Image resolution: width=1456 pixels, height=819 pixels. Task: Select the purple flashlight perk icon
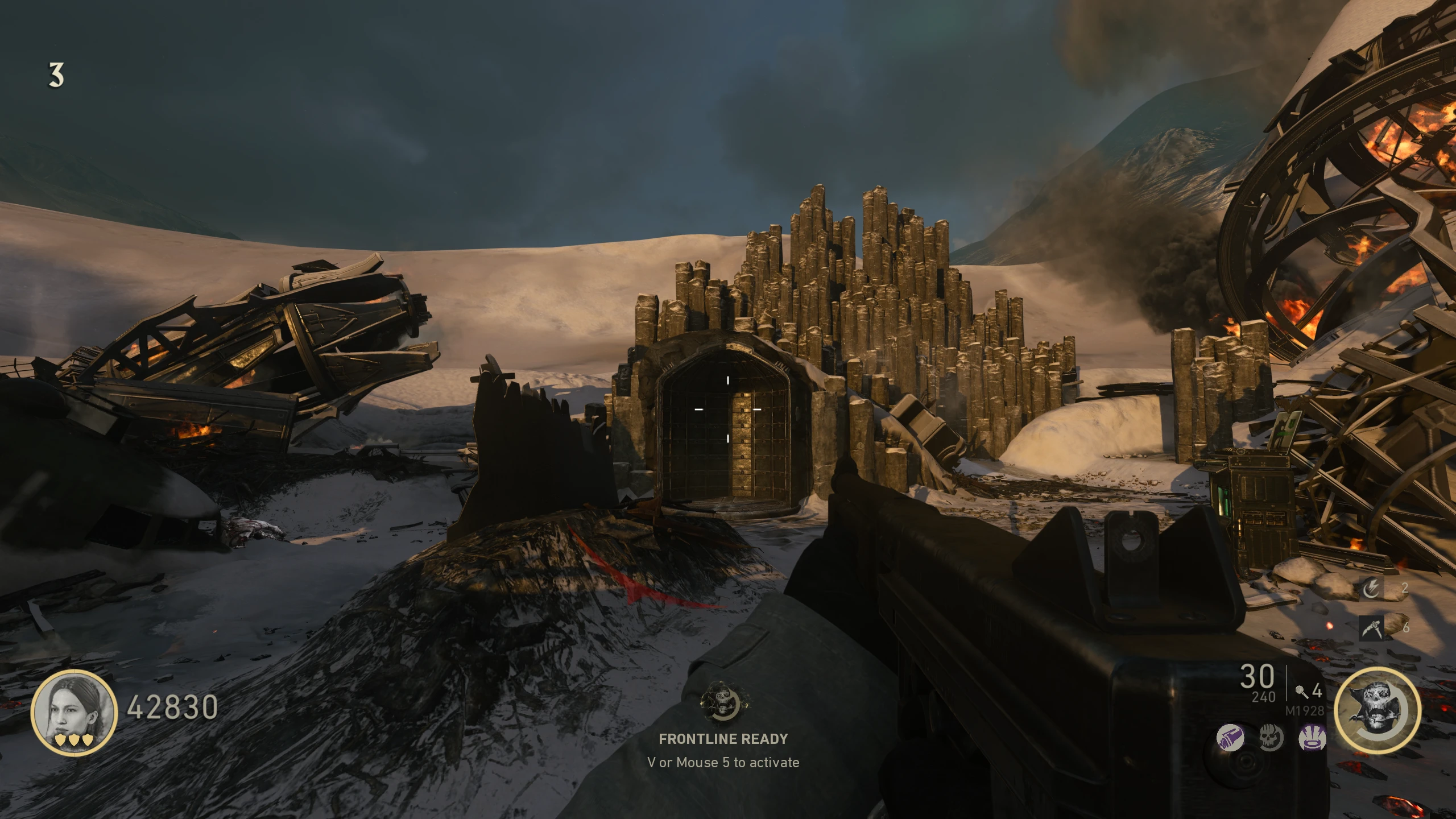click(x=1230, y=739)
